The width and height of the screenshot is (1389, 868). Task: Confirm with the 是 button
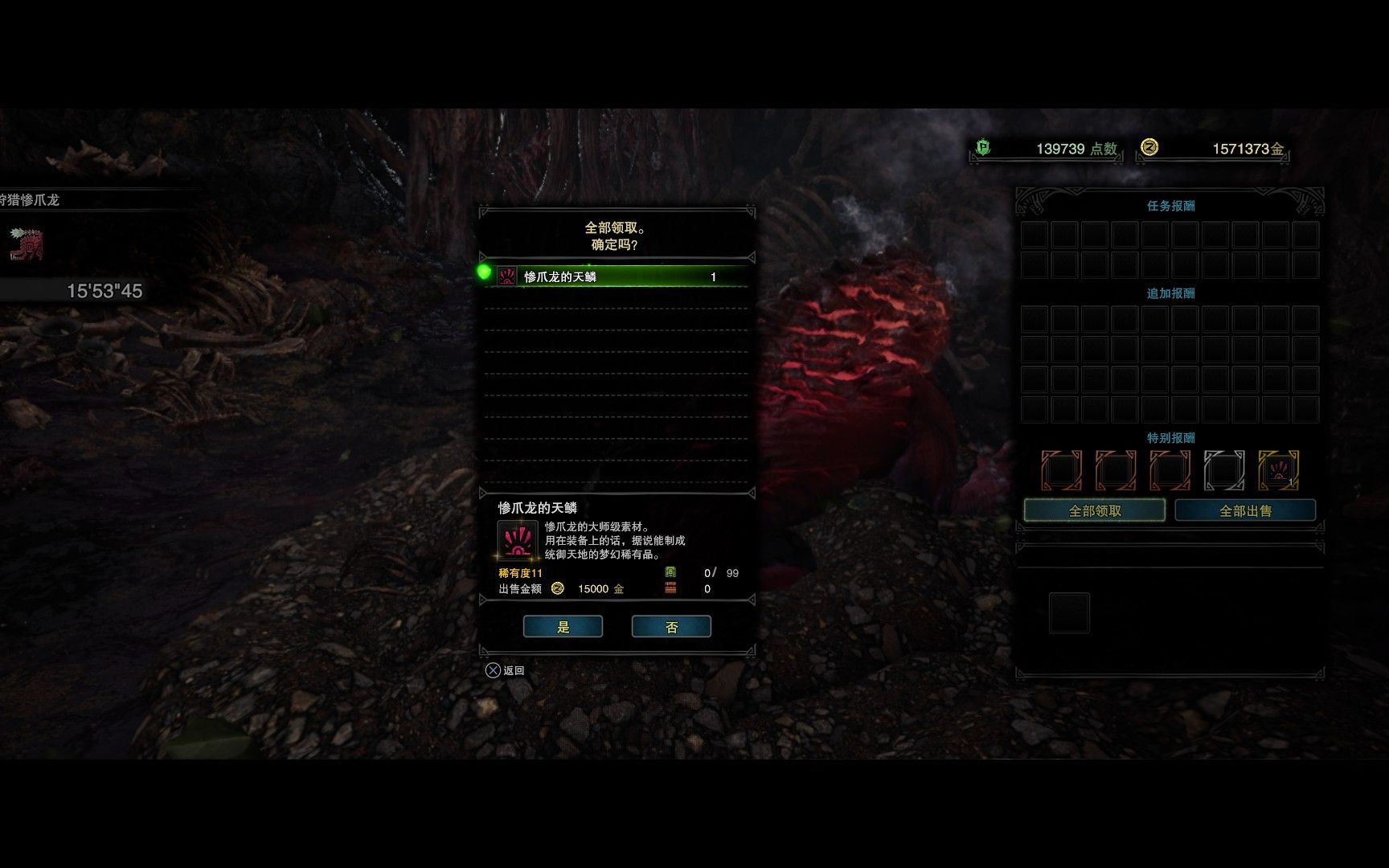pos(563,627)
